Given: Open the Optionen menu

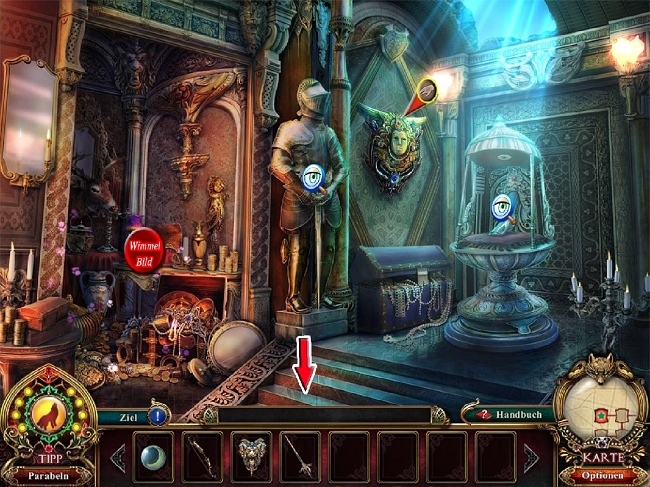Looking at the screenshot, I should click(600, 474).
